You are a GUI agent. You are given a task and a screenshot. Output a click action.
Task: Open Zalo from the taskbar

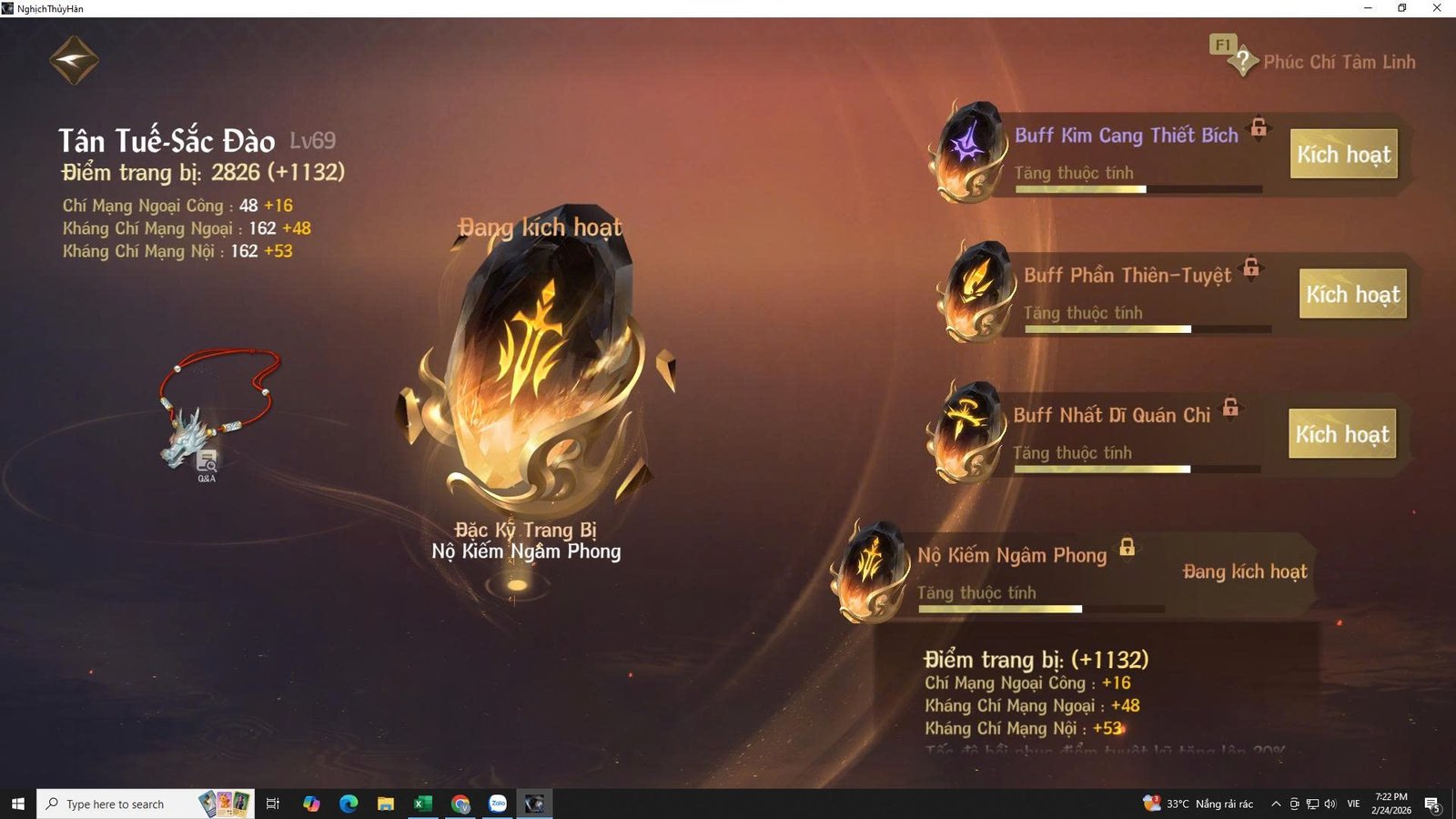click(x=497, y=804)
